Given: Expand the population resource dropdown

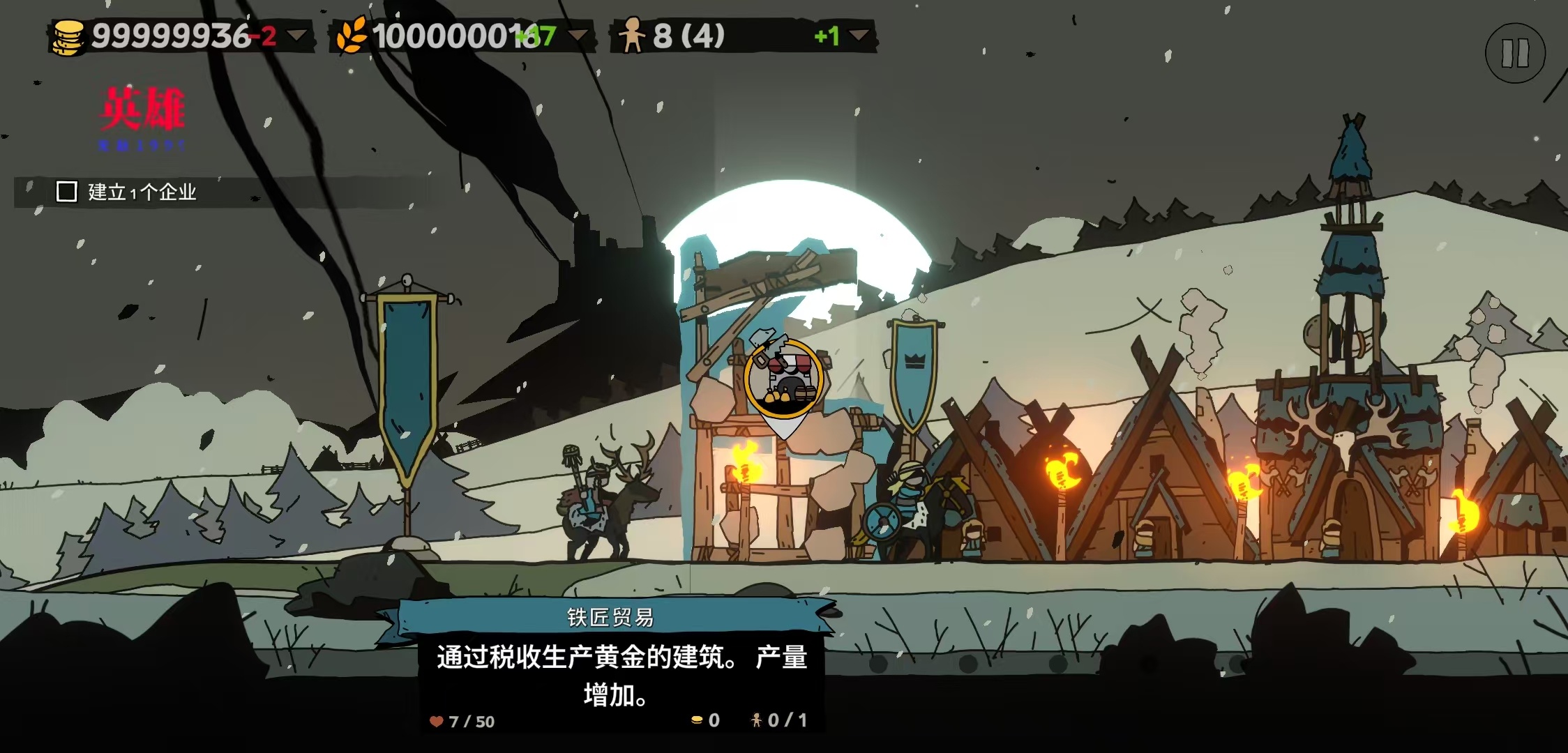Looking at the screenshot, I should pos(859,35).
